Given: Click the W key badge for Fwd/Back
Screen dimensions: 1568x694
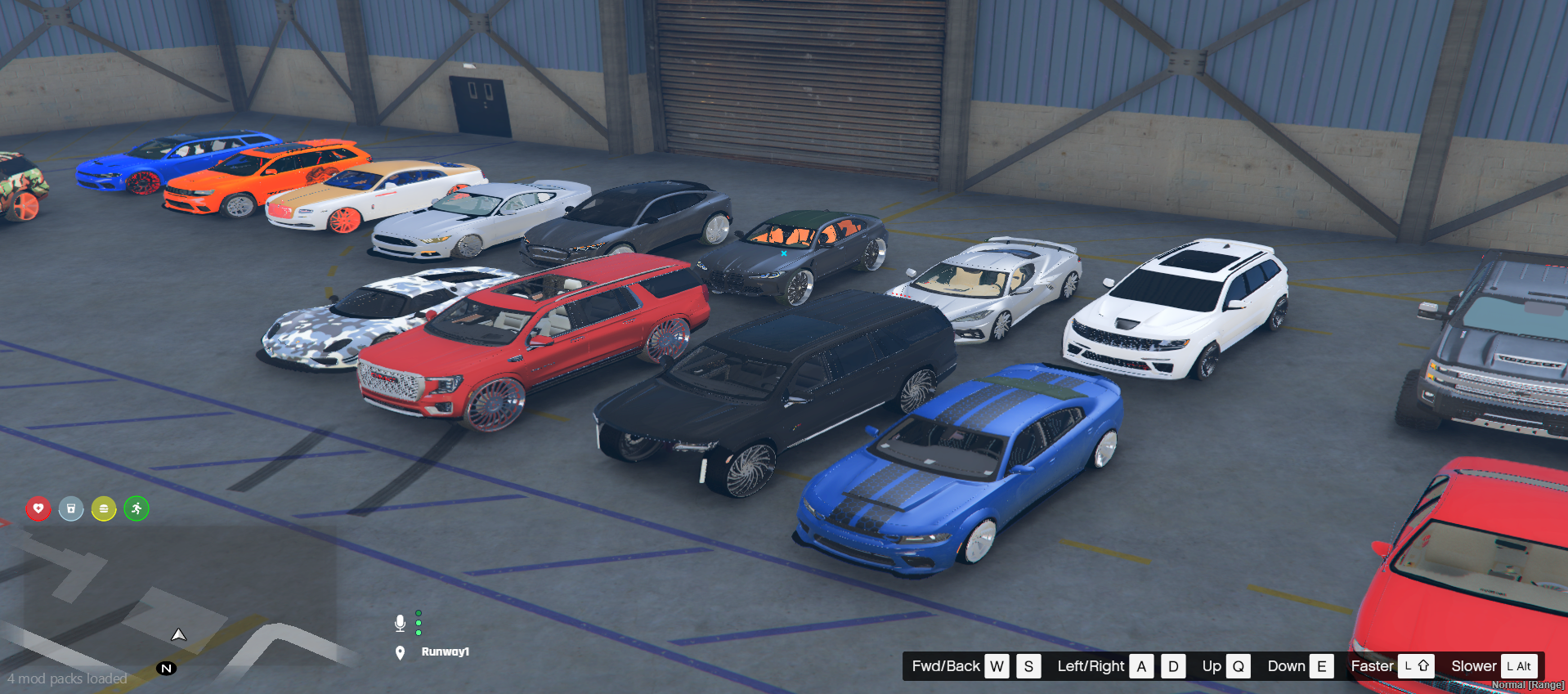Looking at the screenshot, I should click(997, 666).
